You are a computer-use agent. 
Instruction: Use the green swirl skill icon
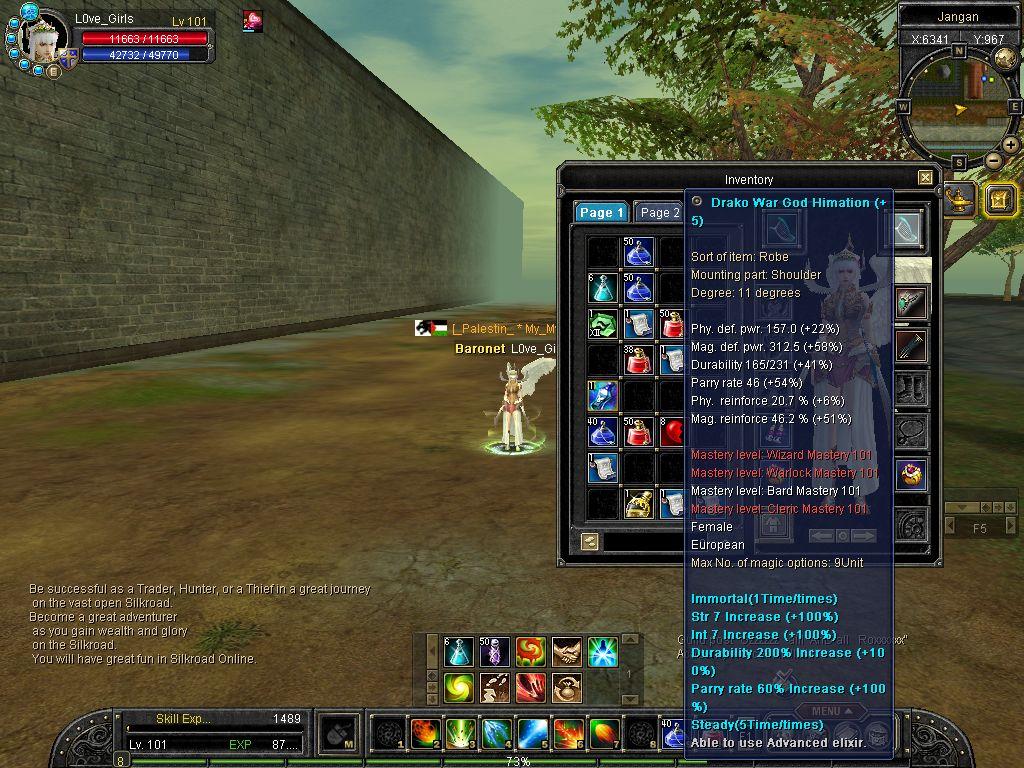click(459, 688)
